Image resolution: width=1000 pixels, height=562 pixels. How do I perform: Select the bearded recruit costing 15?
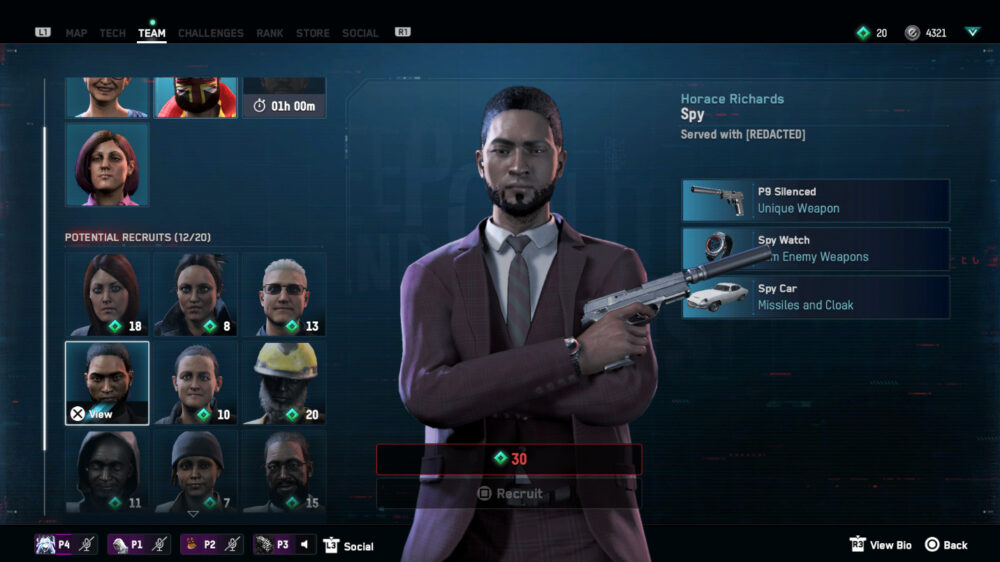pos(284,469)
